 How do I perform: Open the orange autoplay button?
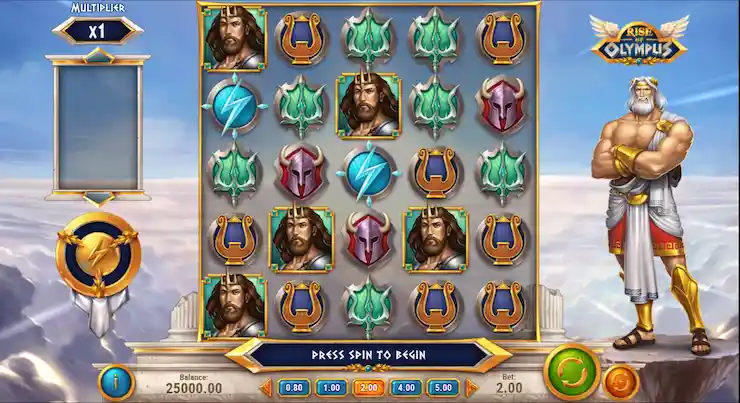621,383
